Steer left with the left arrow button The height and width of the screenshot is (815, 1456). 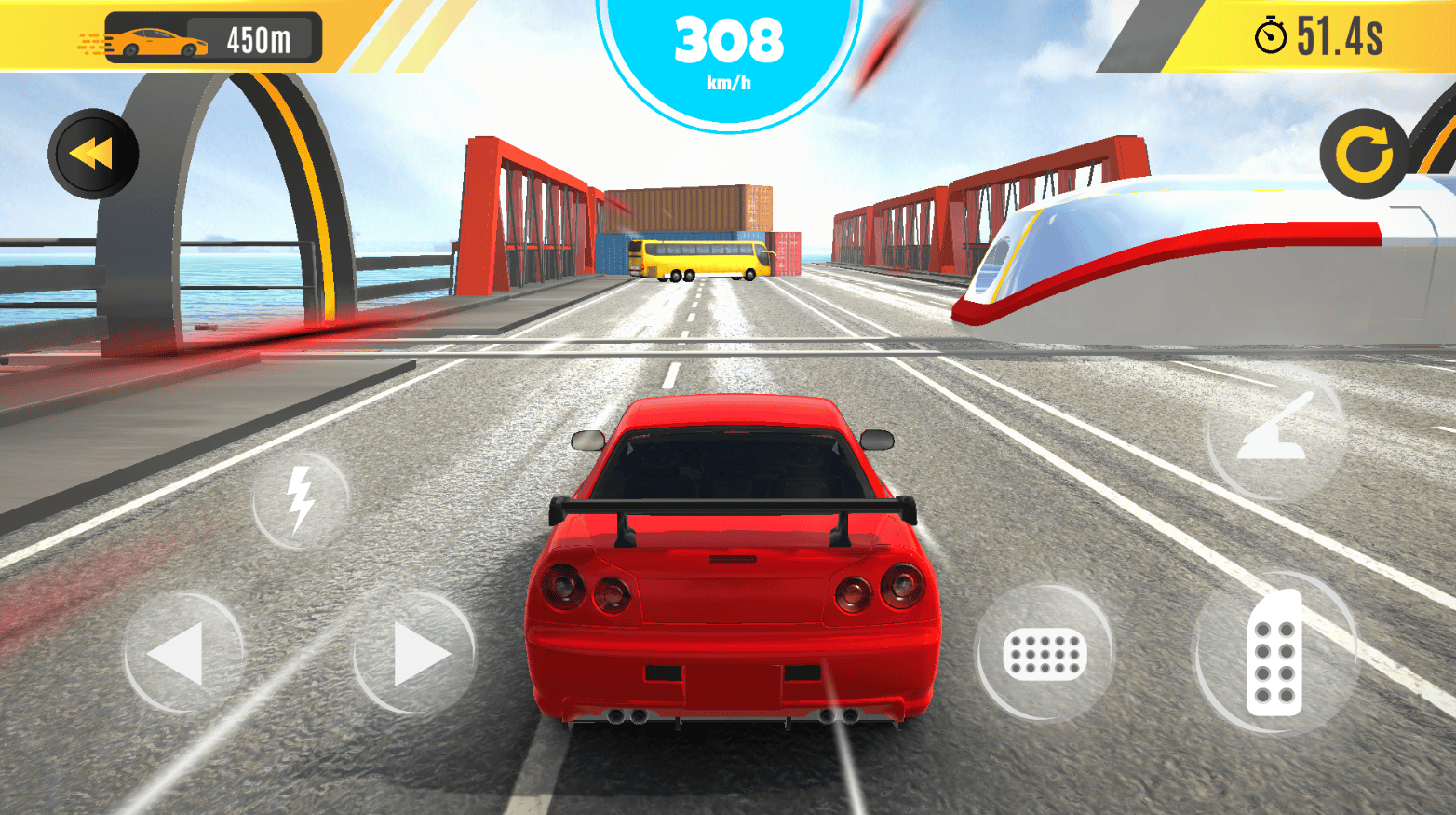[182, 653]
